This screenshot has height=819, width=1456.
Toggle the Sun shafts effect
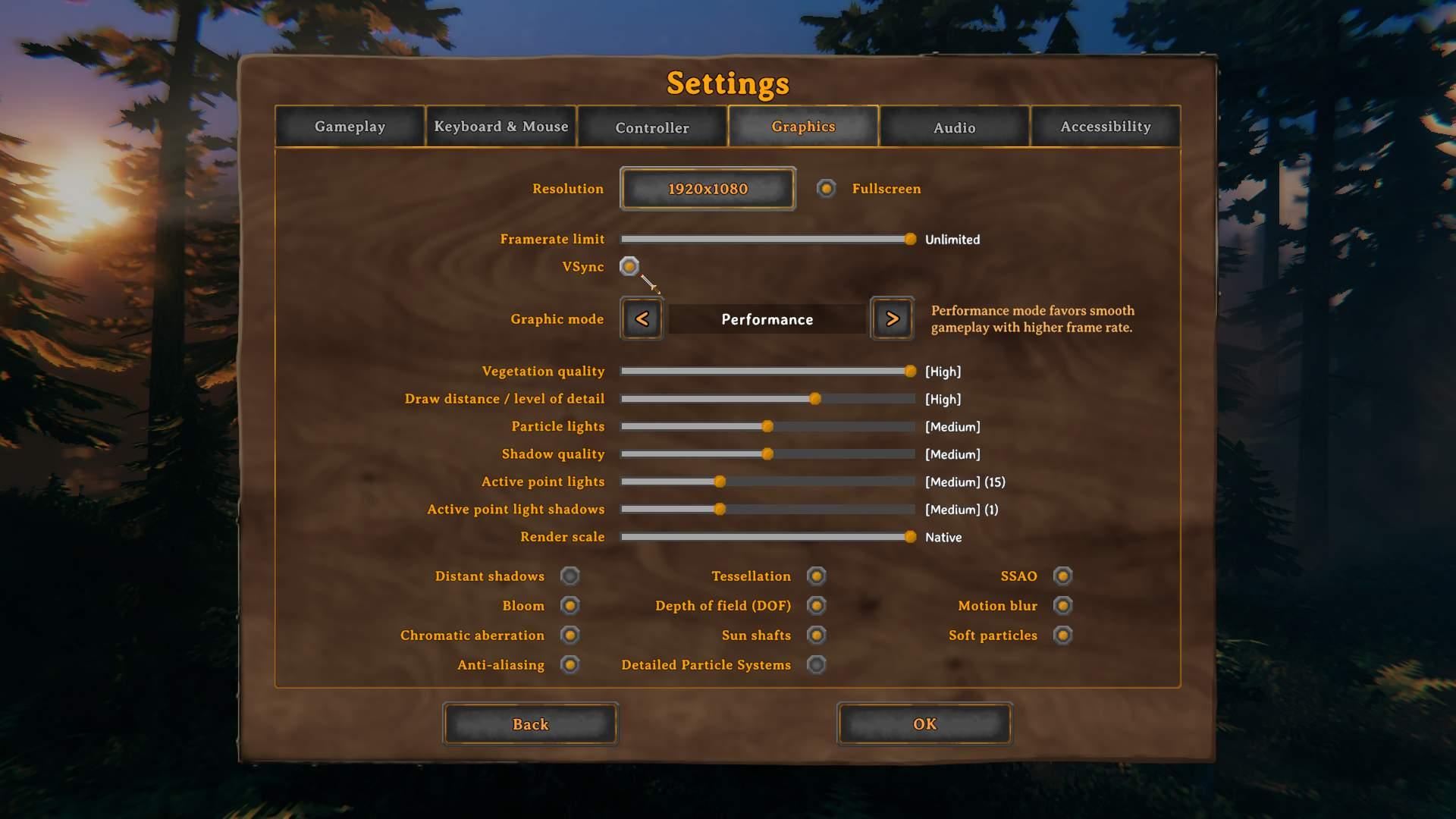(x=816, y=635)
